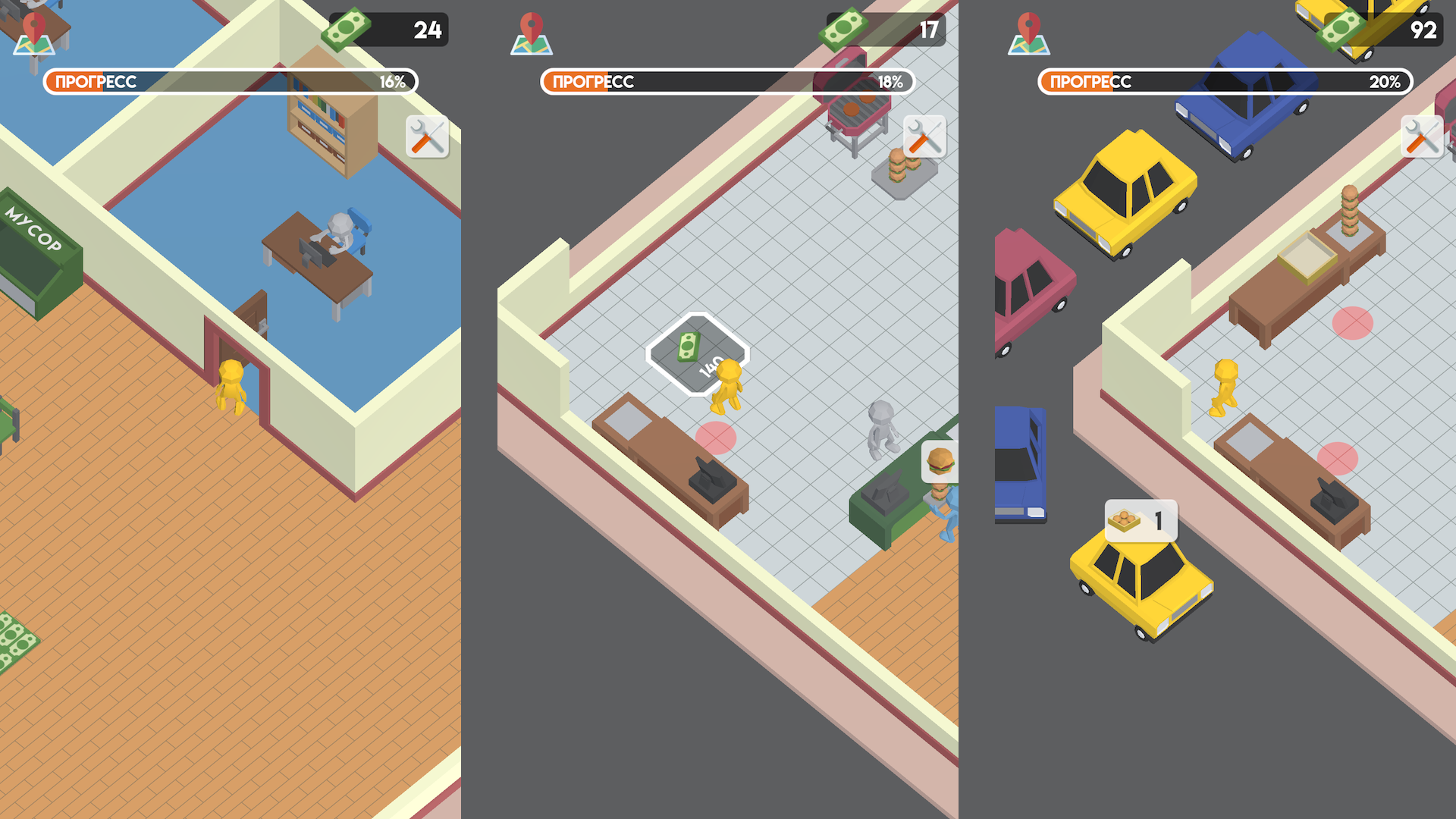
Task: Tap the yellow character walking through the doorway
Action: click(231, 387)
